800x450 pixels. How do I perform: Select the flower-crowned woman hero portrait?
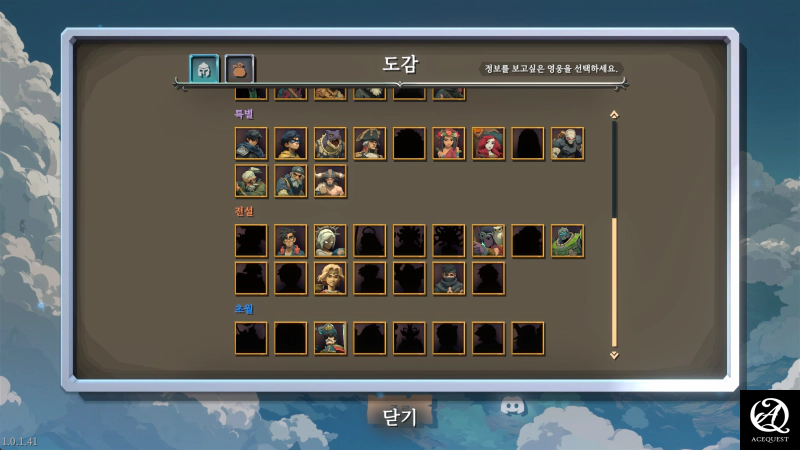point(449,144)
